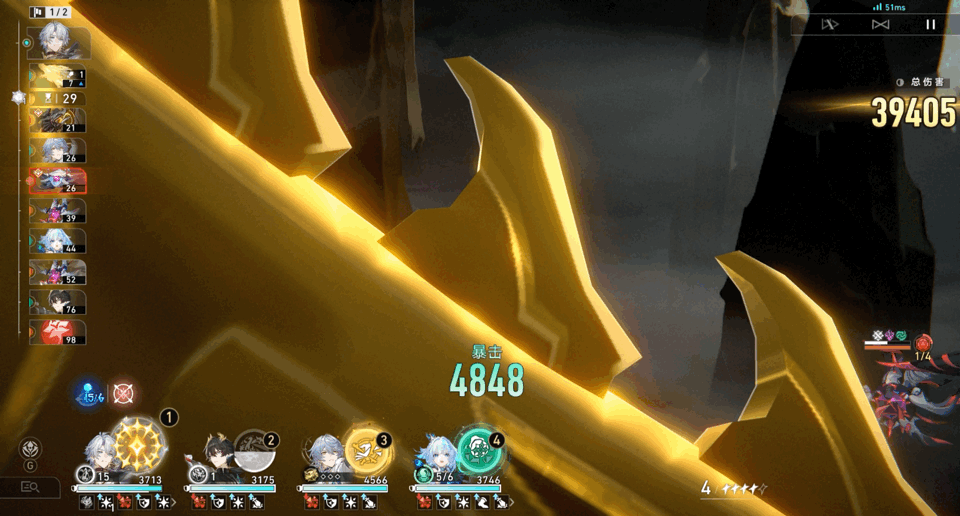
Task: Open the battle details magnifier button
Action: click(x=31, y=487)
